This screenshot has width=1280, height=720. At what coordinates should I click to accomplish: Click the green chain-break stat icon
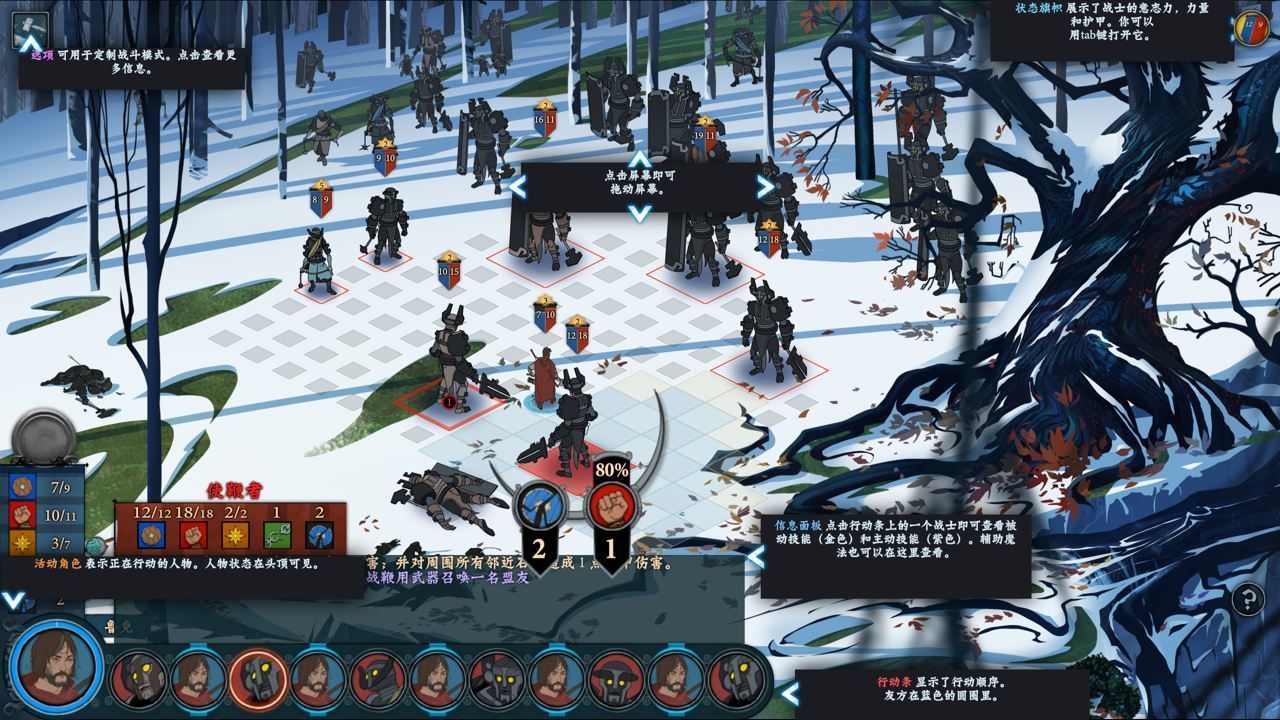pyautogui.click(x=277, y=537)
